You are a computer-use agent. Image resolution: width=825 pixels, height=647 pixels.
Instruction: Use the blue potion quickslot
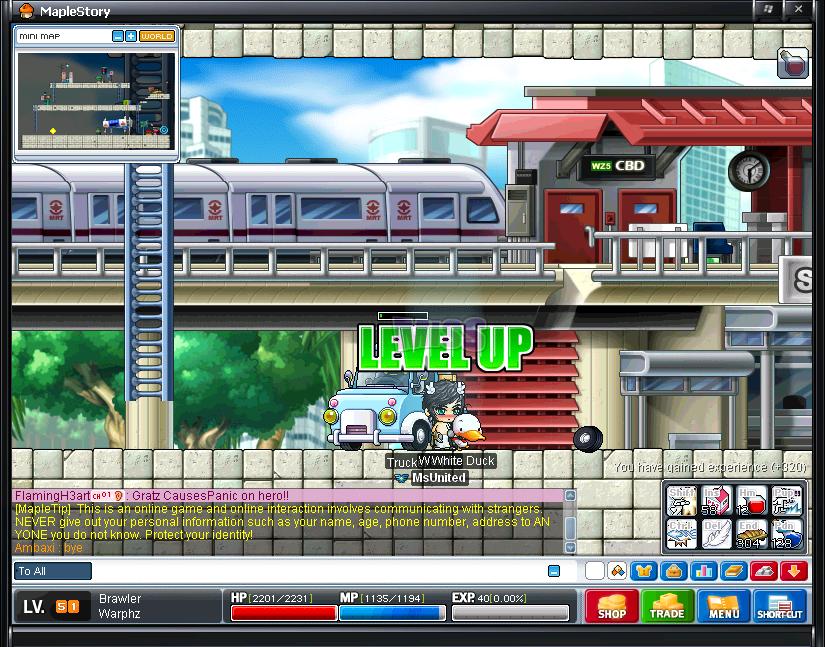click(786, 533)
